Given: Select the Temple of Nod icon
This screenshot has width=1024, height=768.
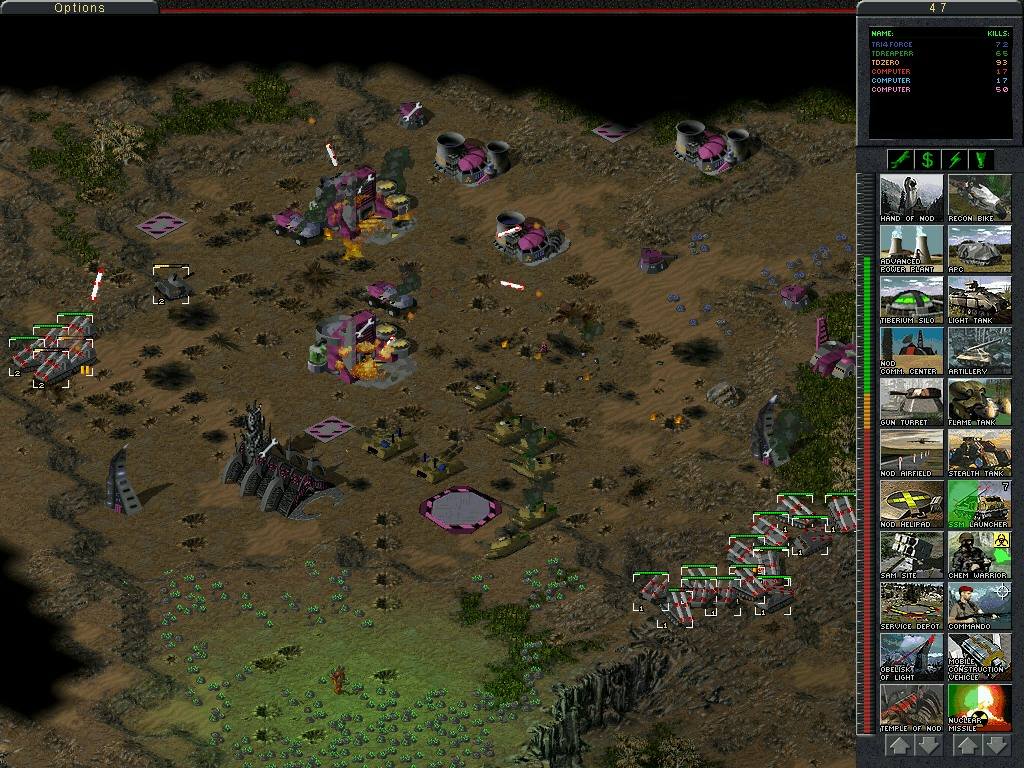Looking at the screenshot, I should 911,707.
